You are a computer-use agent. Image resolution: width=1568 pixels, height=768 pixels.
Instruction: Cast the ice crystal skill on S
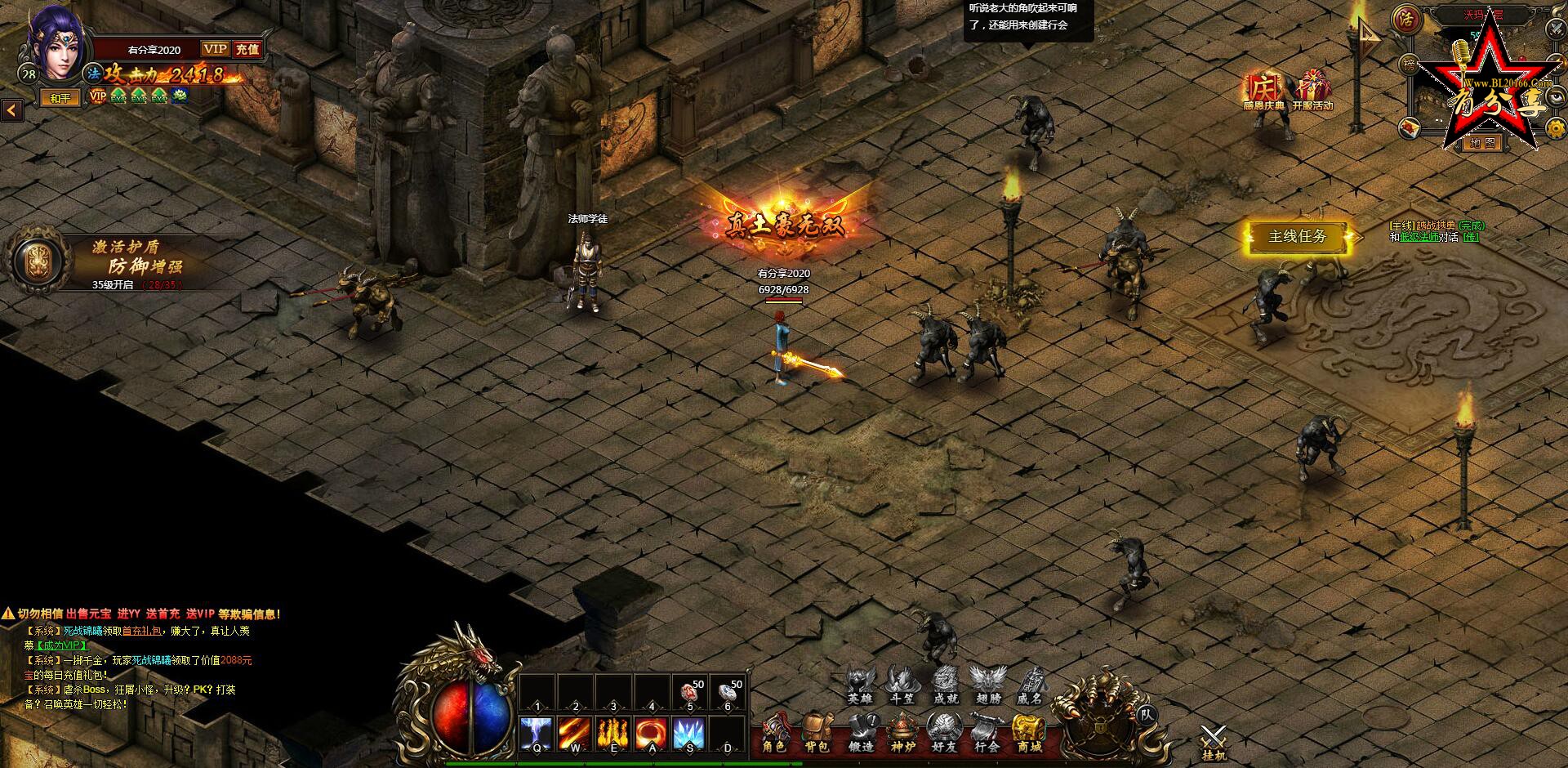tap(689, 733)
